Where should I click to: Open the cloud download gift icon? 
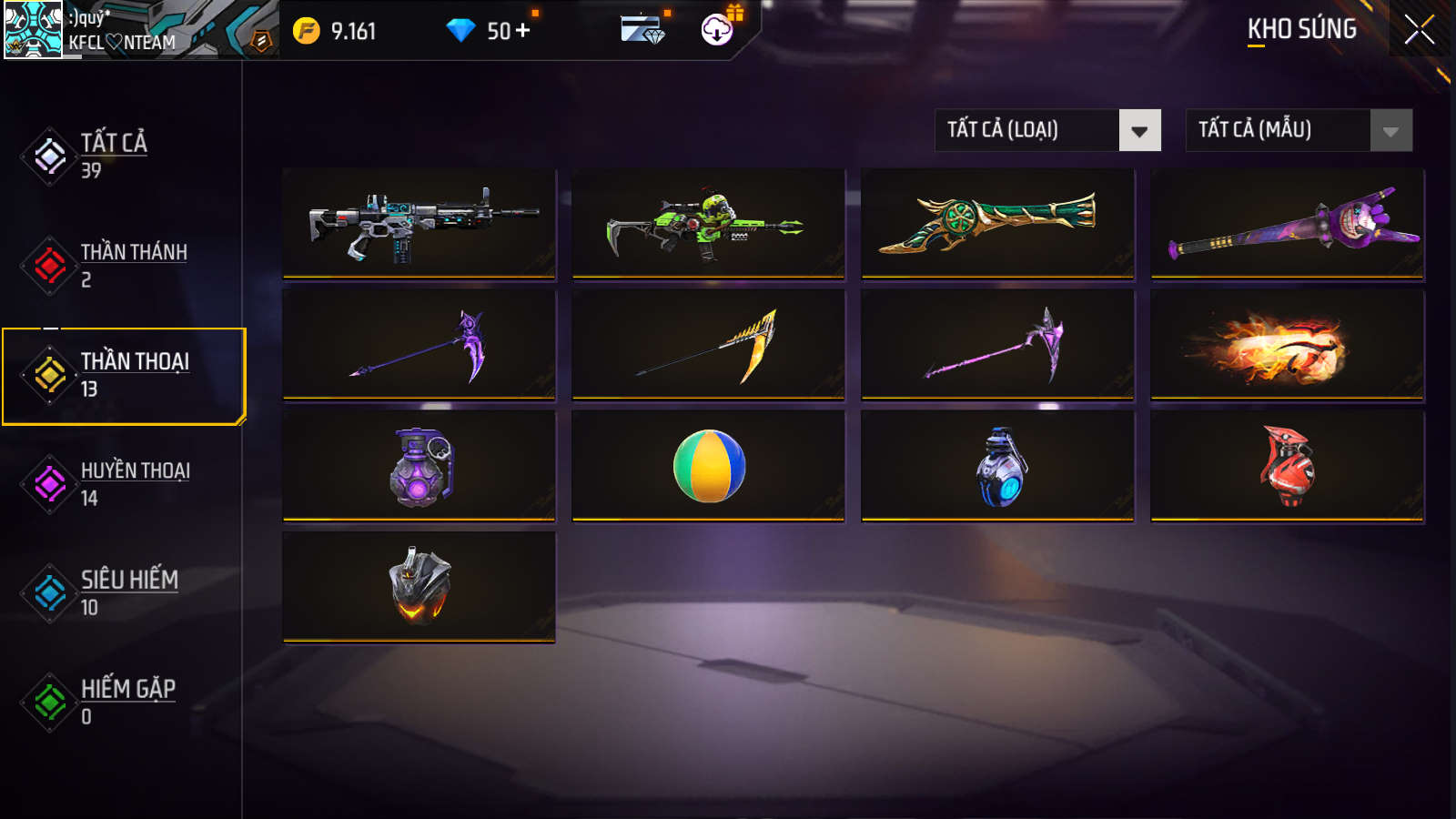[x=718, y=29]
